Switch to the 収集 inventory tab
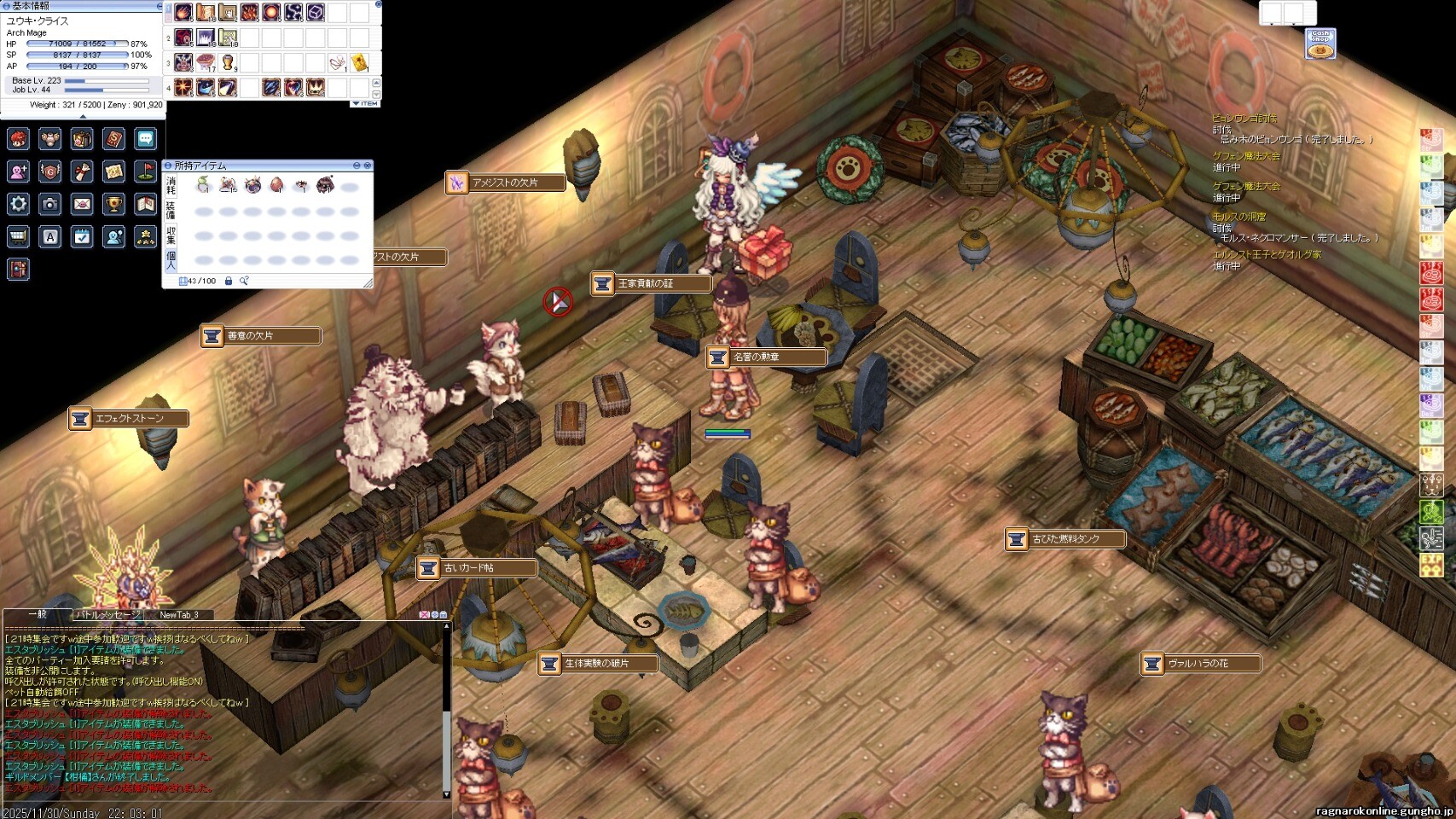This screenshot has width=1456, height=819. tap(171, 235)
